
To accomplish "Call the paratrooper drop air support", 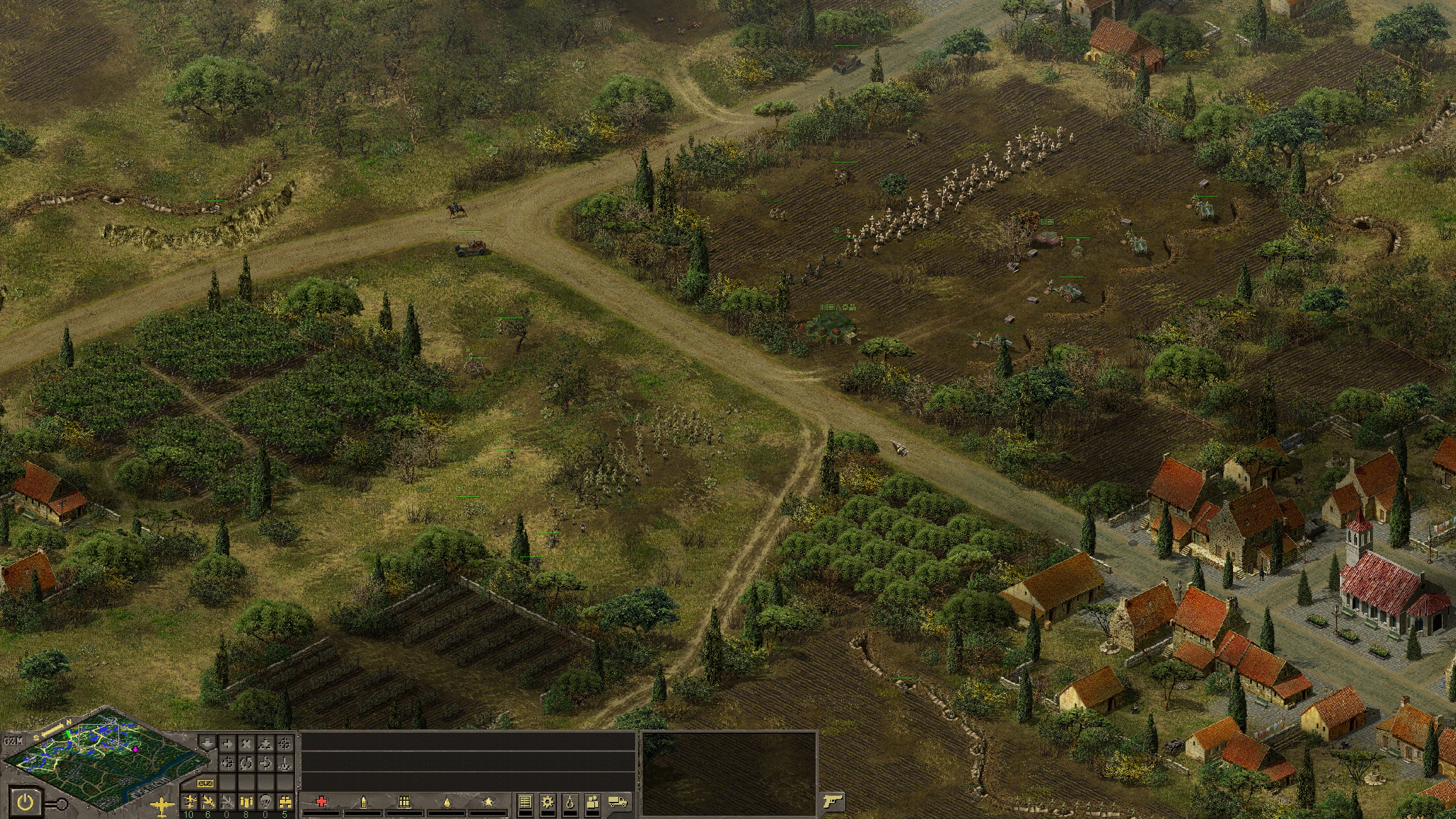I will pos(266,802).
